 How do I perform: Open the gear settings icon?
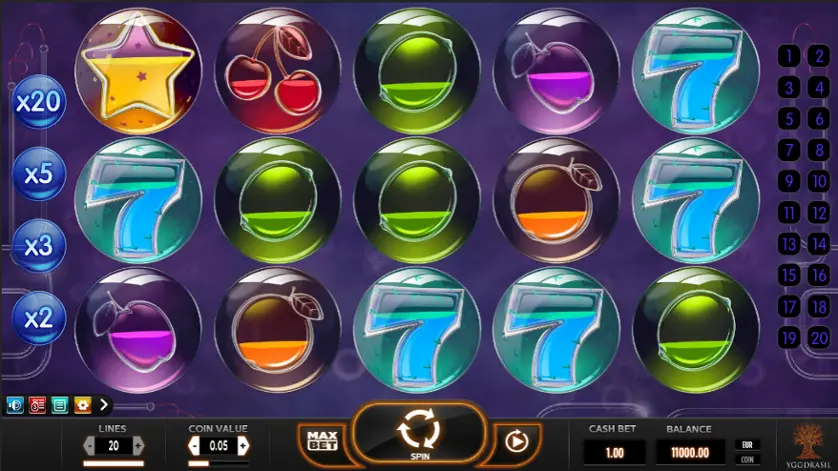82,405
